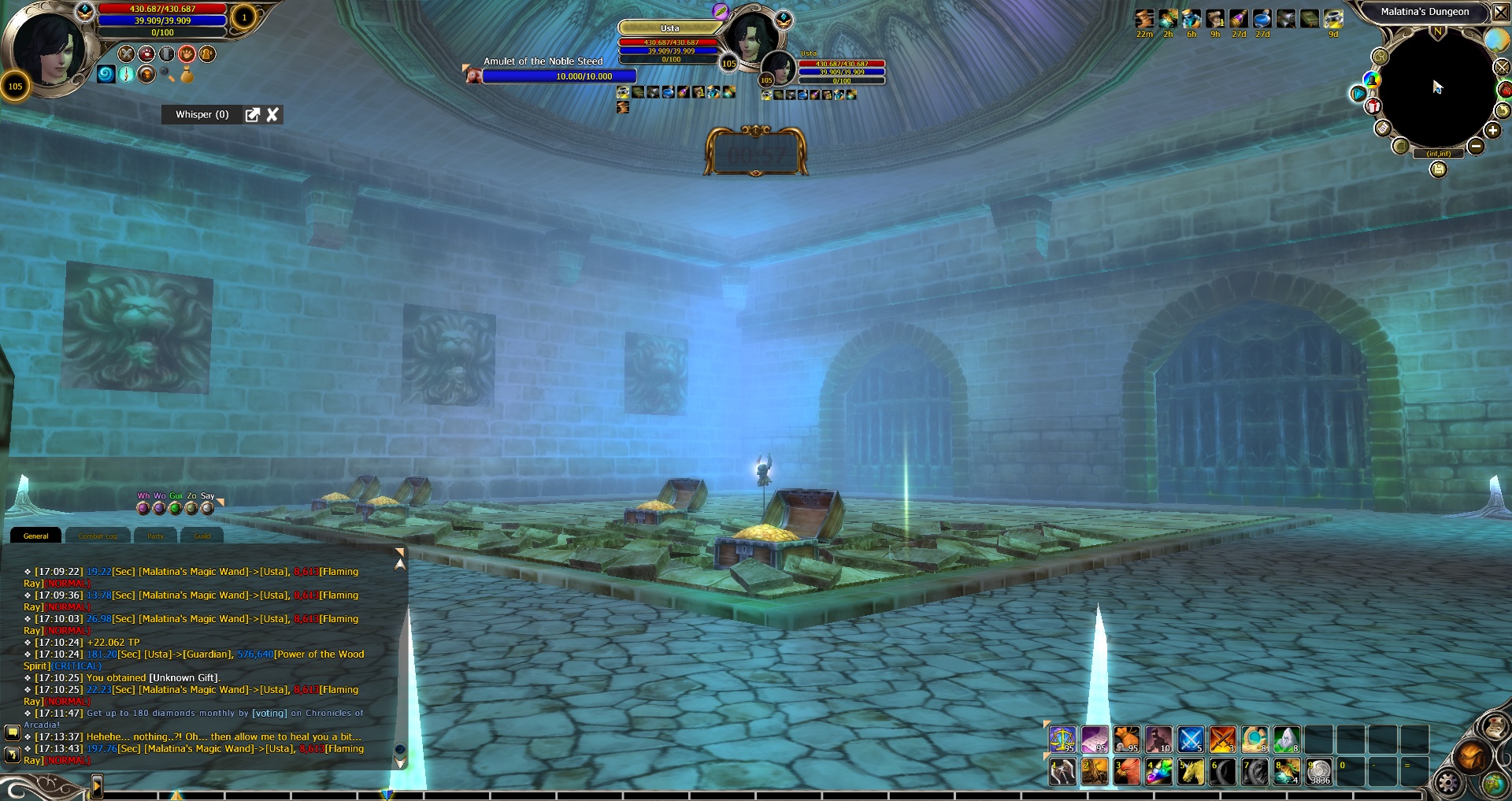The width and height of the screenshot is (1512, 801).
Task: Click the voting link in chat
Action: click(x=269, y=714)
